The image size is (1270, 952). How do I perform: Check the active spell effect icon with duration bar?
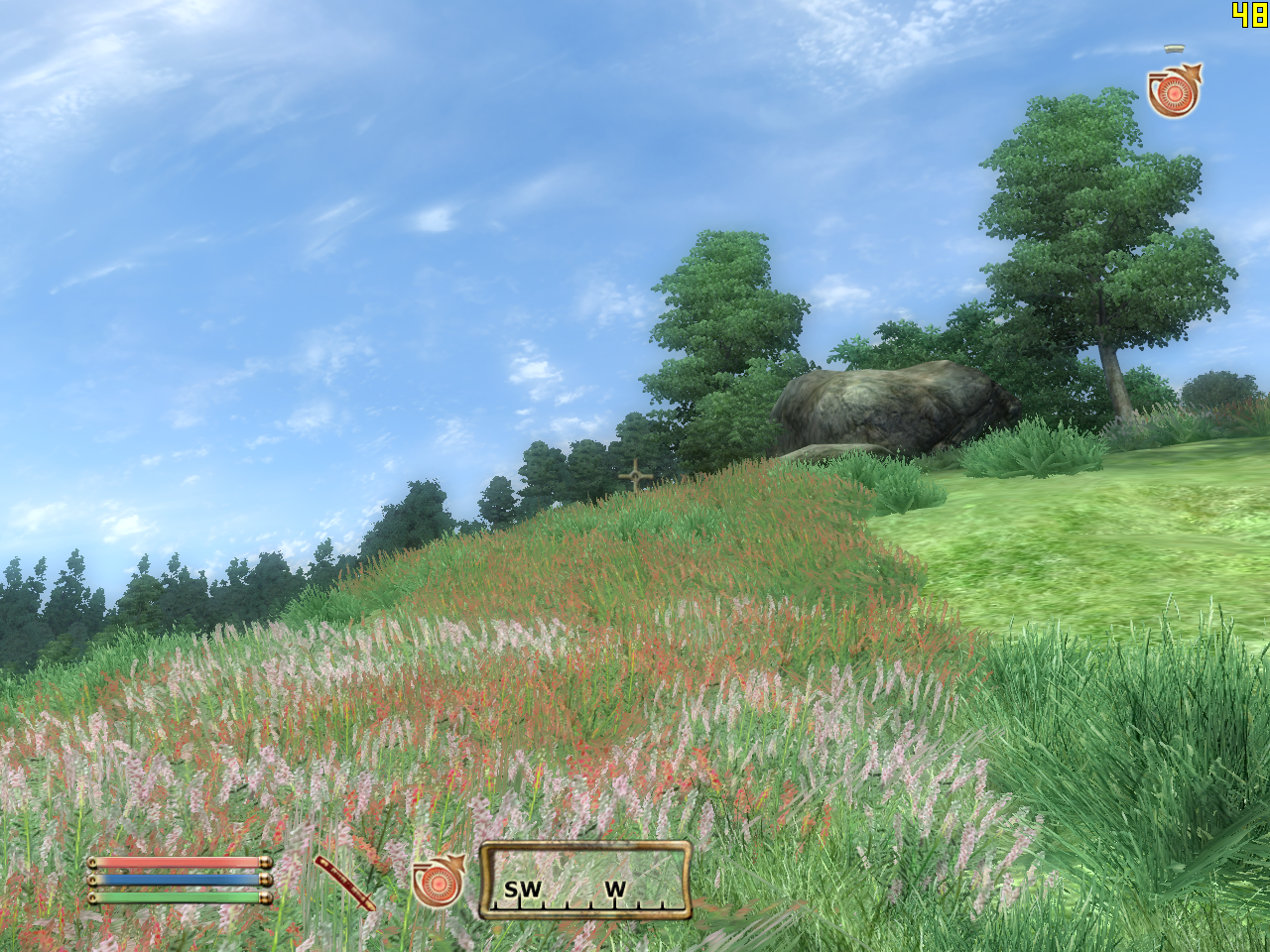pyautogui.click(x=1174, y=90)
